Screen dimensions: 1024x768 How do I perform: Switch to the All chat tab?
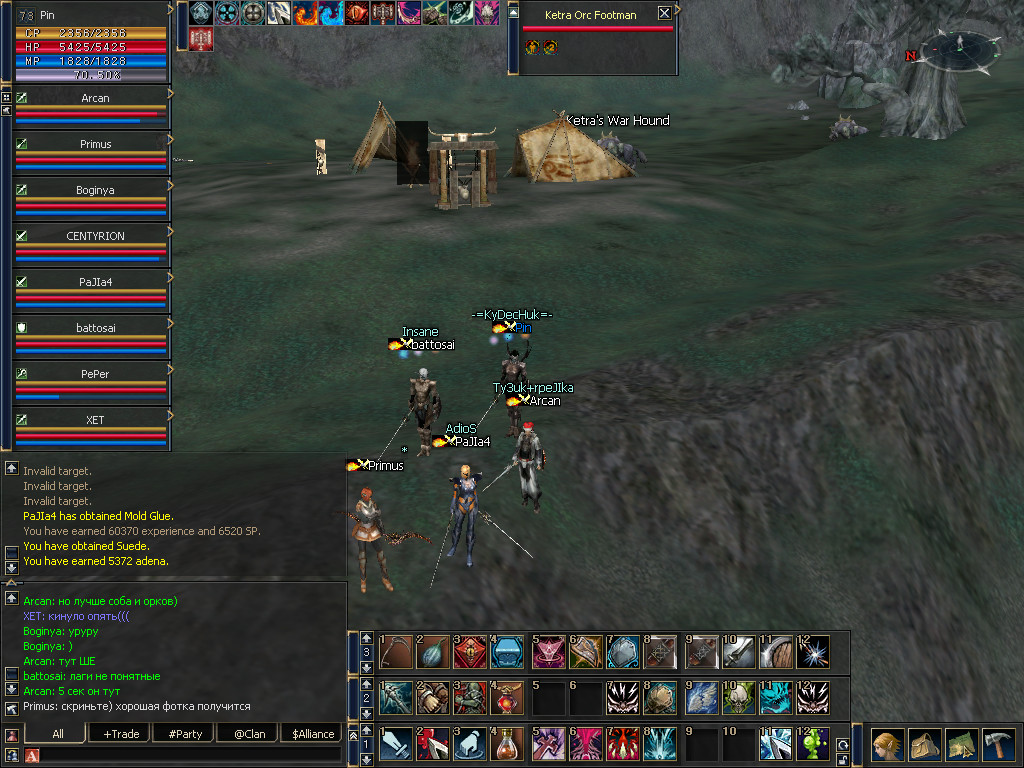coord(58,733)
